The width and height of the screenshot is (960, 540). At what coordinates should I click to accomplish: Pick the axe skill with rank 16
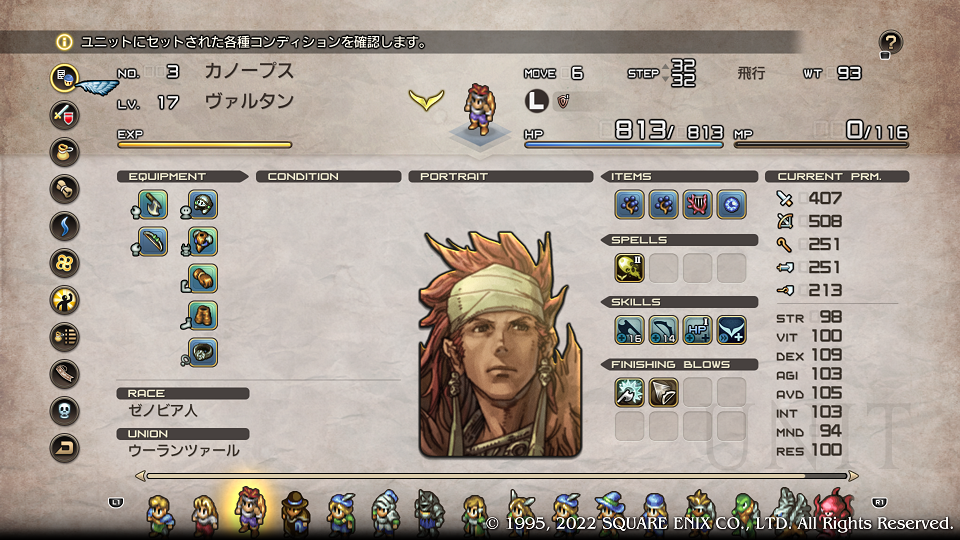(x=629, y=329)
